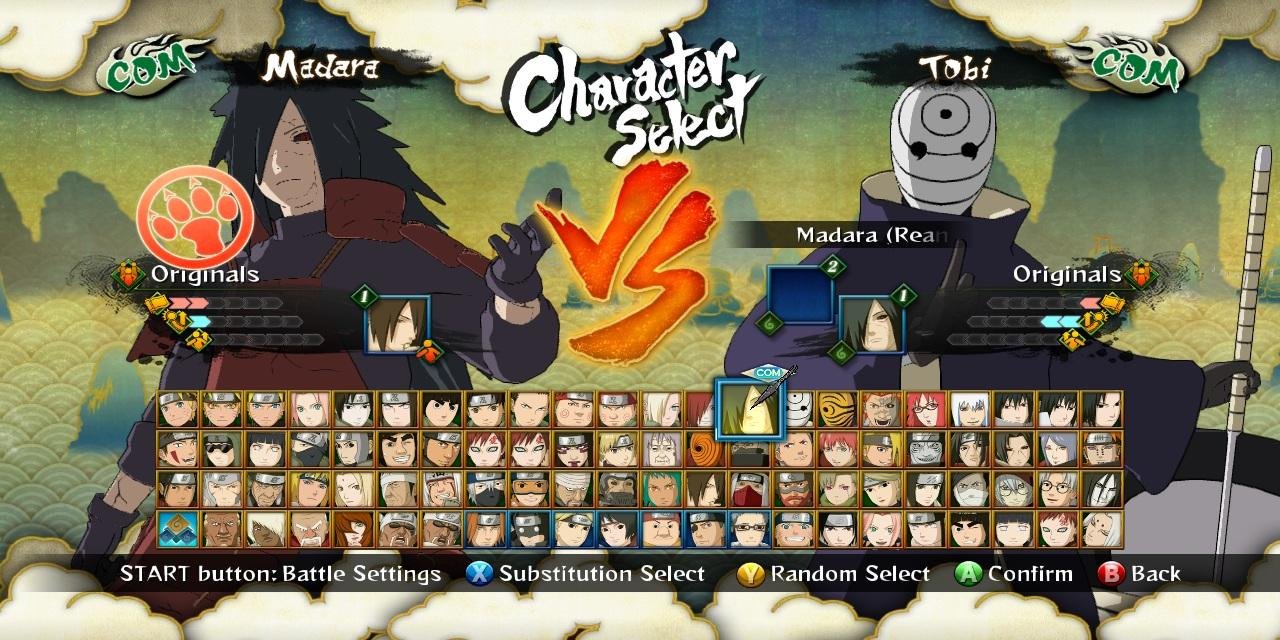Choose the yellow striped mask Tobi portrait

coord(838,409)
